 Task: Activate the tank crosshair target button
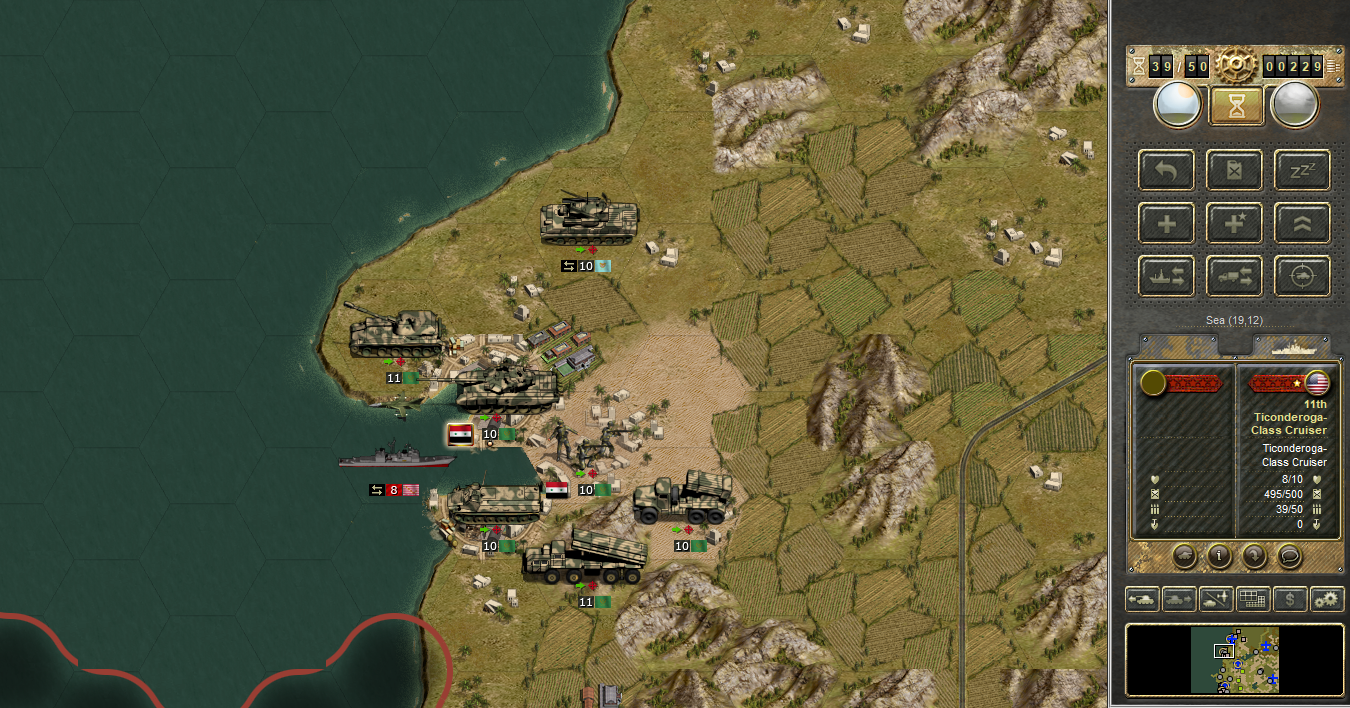(x=1302, y=276)
